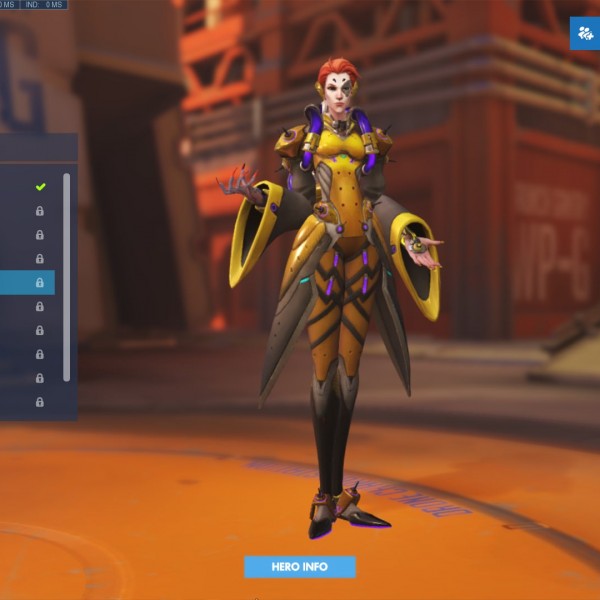Open the Hero Info panel
This screenshot has height=600, width=600.
coord(300,567)
